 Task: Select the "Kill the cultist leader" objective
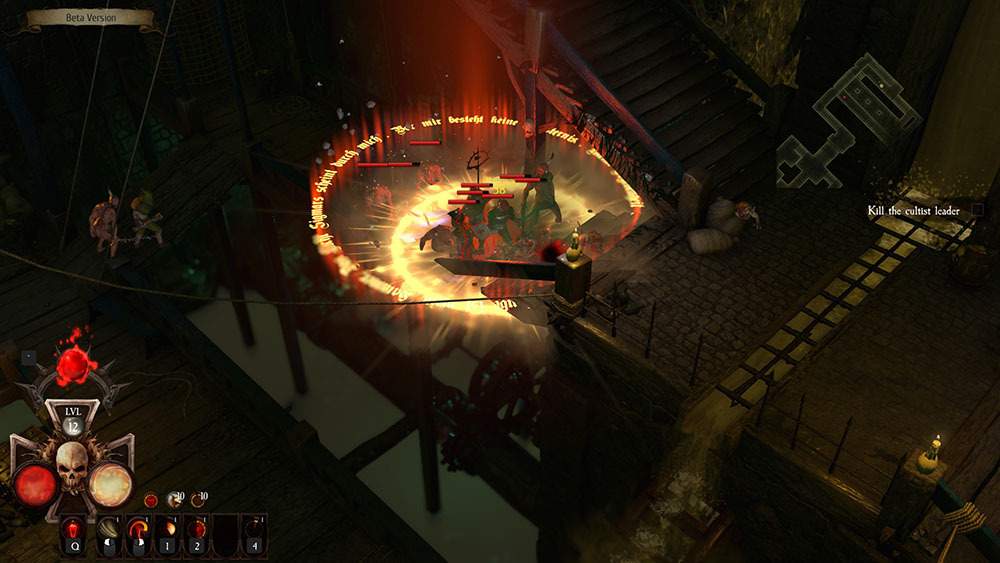[x=913, y=210]
